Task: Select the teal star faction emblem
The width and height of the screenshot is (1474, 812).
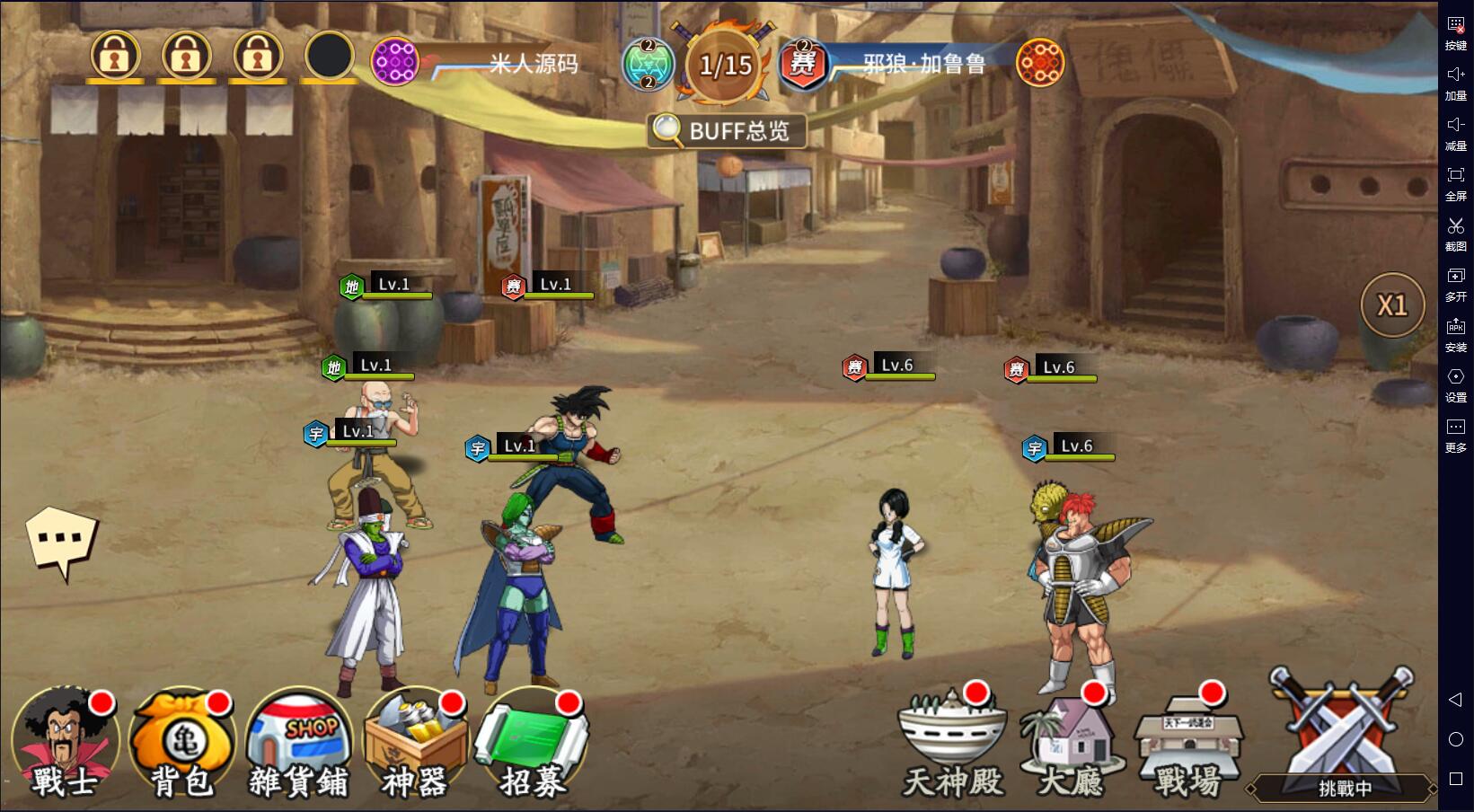Action: pos(648,65)
